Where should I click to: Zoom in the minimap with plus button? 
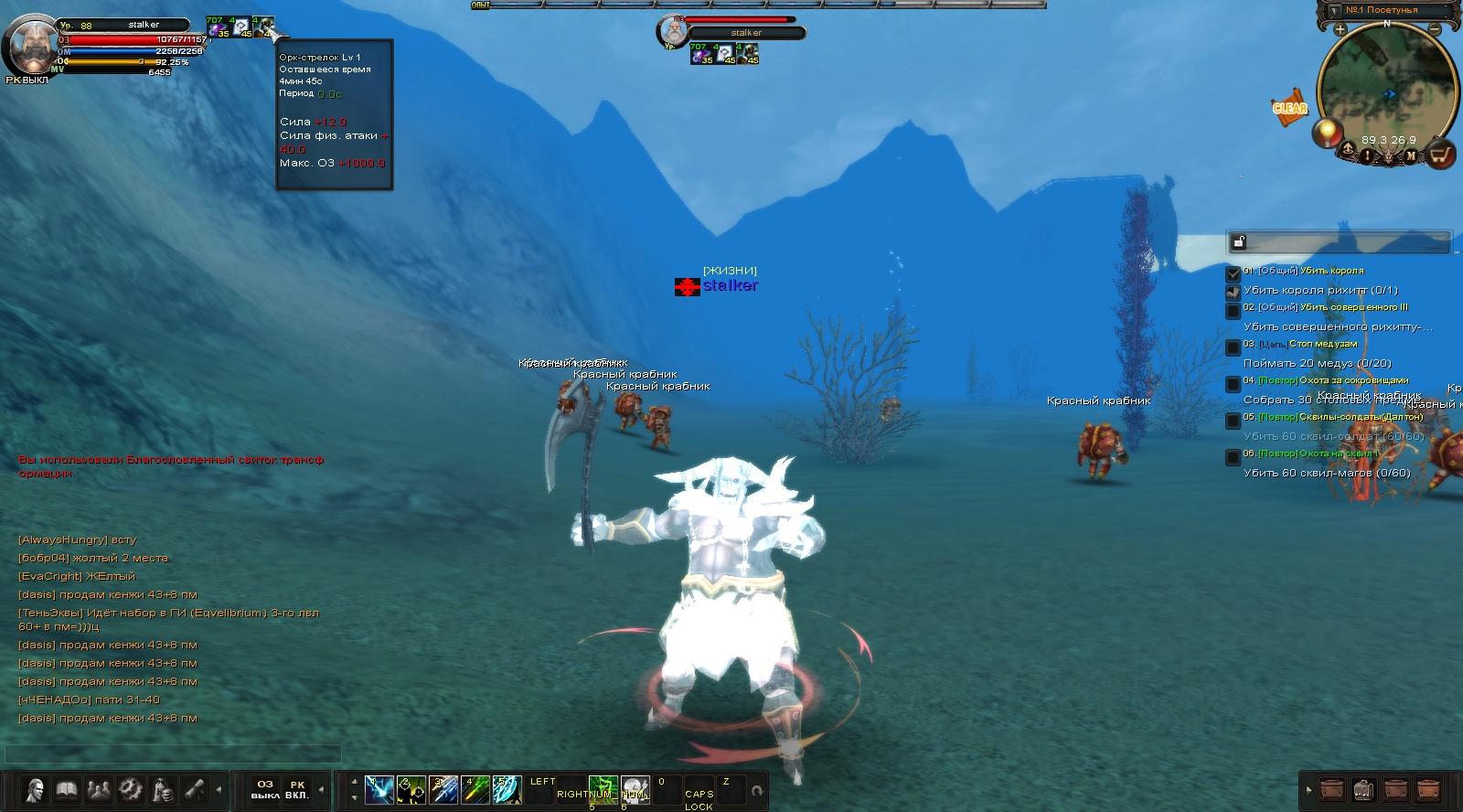click(x=1340, y=29)
